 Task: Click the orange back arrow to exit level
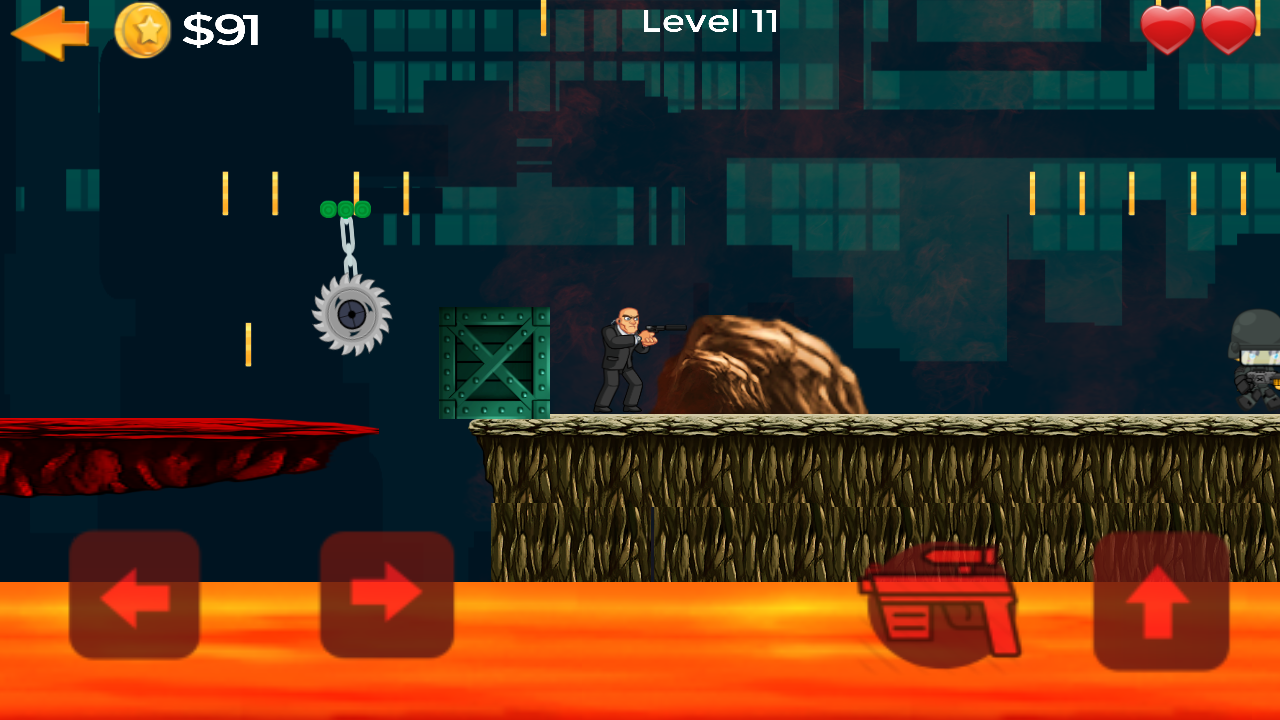[x=49, y=30]
